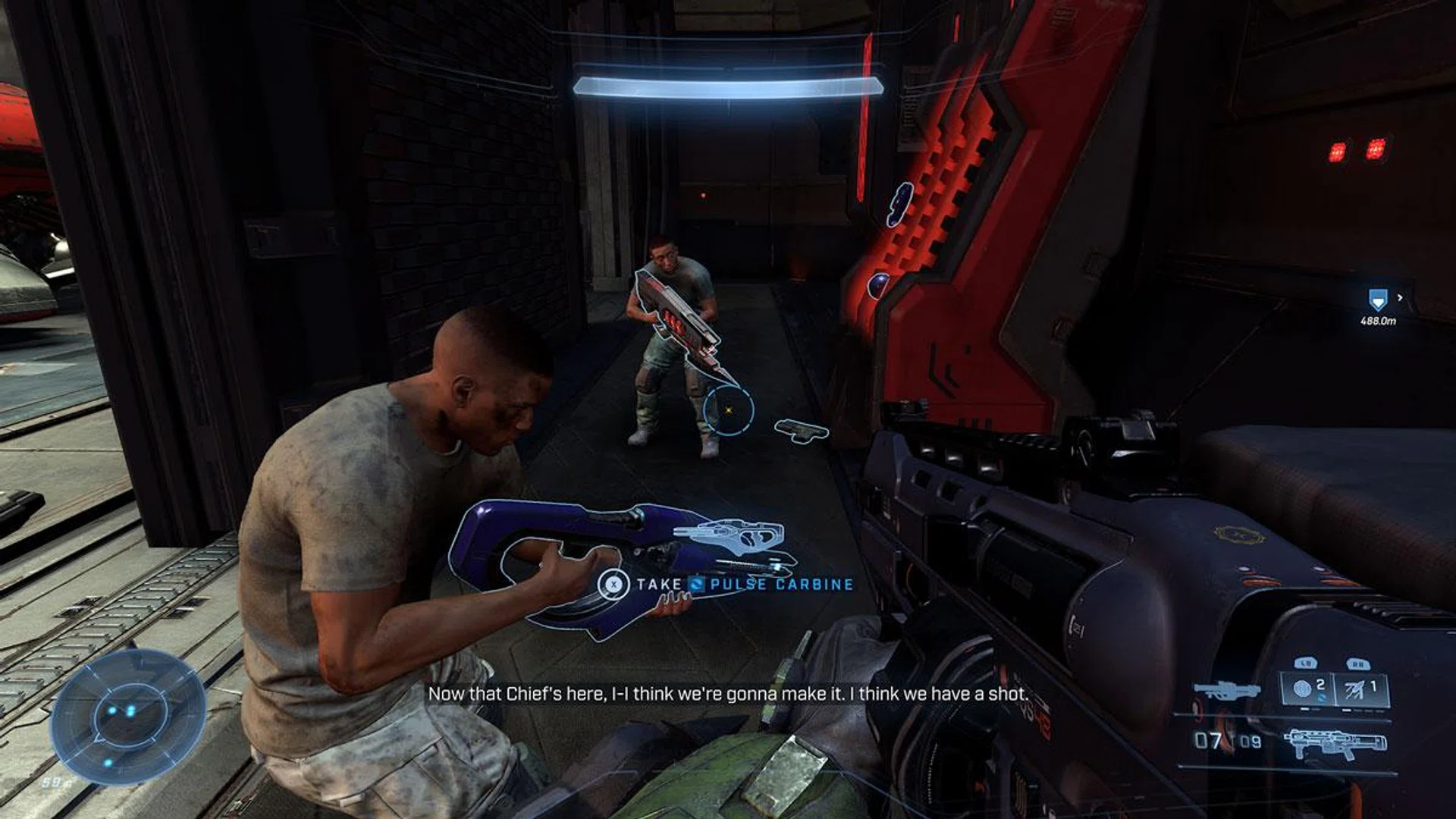1456x819 pixels.
Task: Click the circular motion tracker radar
Action: click(127, 717)
